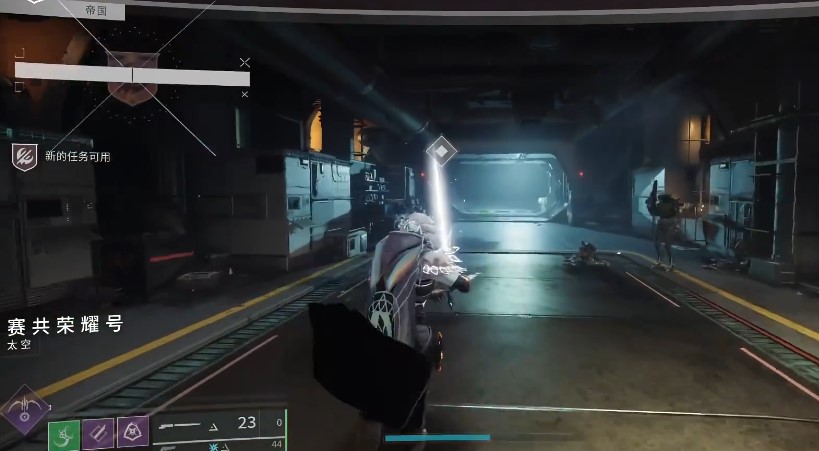The width and height of the screenshot is (819, 451).
Task: Click the diamond objective waypoint marker
Action: click(x=441, y=152)
